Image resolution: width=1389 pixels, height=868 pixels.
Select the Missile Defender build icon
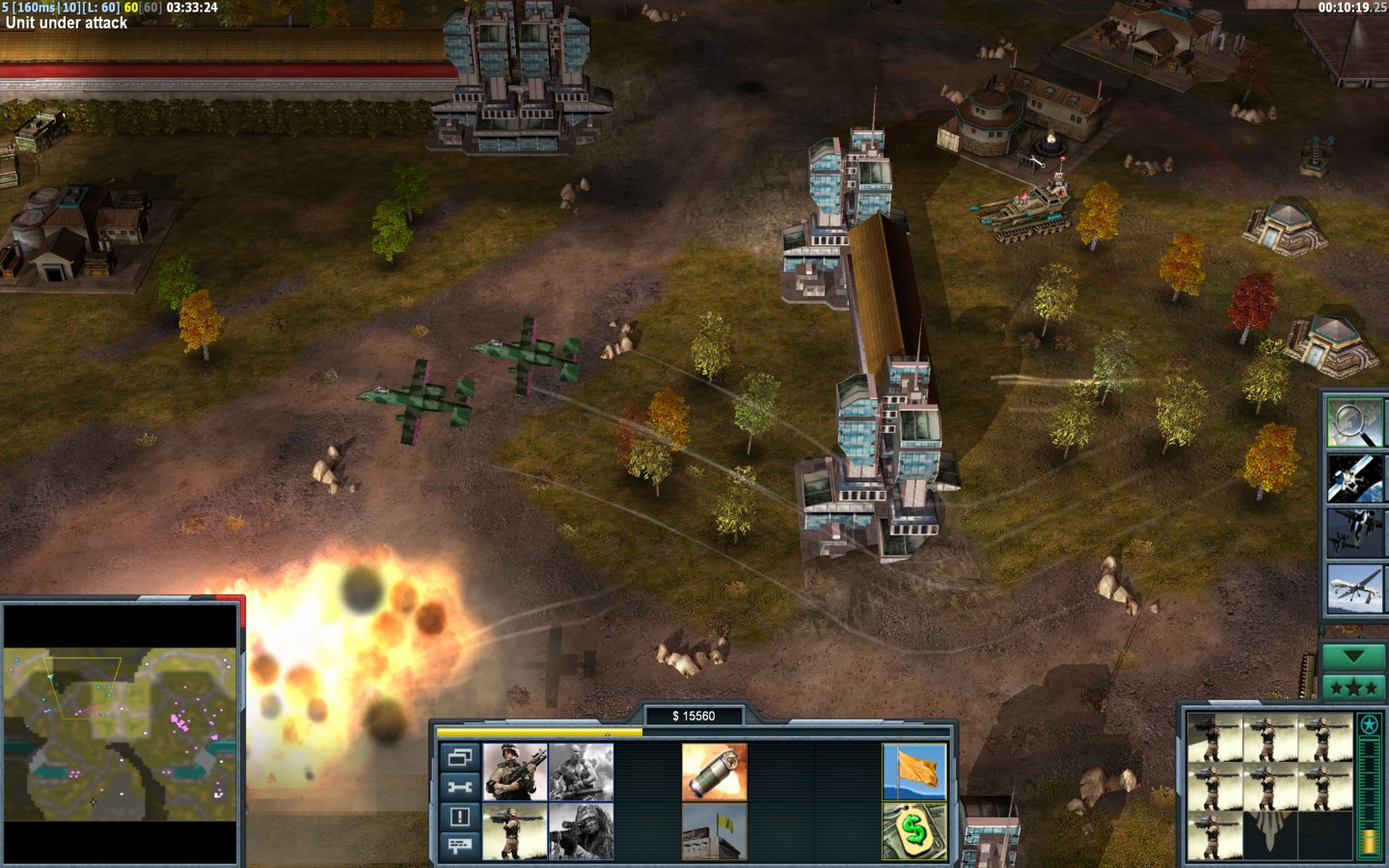pos(514,831)
